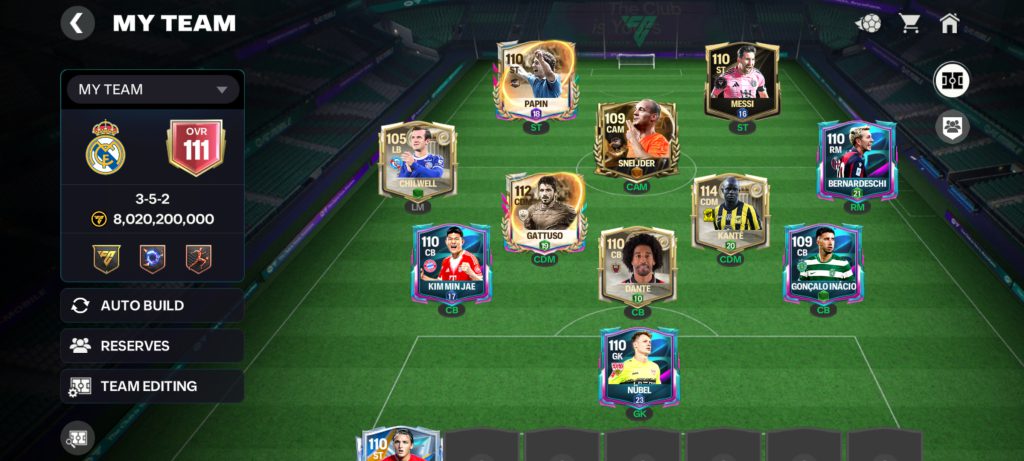
Task: Open the MY TEAM dropdown
Action: pos(153,90)
